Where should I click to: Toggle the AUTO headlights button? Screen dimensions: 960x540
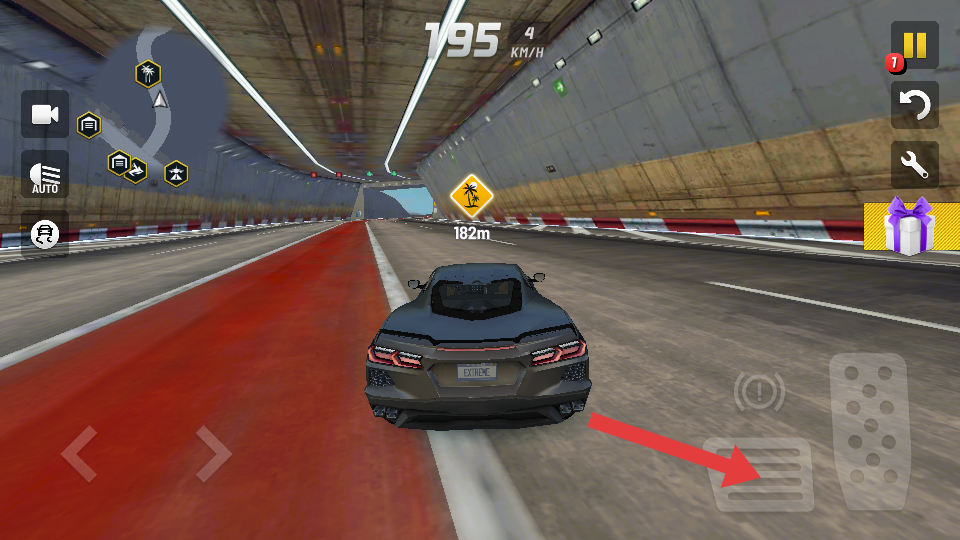[45, 174]
